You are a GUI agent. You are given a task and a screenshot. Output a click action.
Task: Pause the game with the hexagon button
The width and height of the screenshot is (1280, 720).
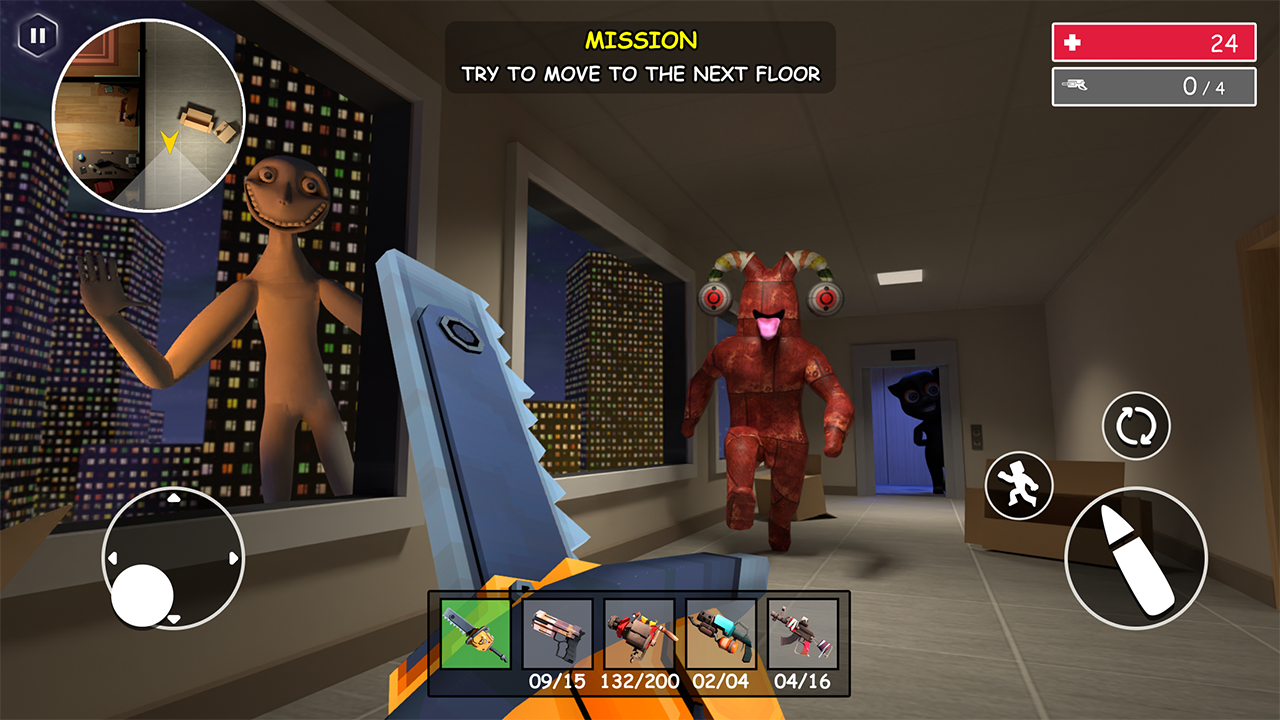pyautogui.click(x=37, y=37)
